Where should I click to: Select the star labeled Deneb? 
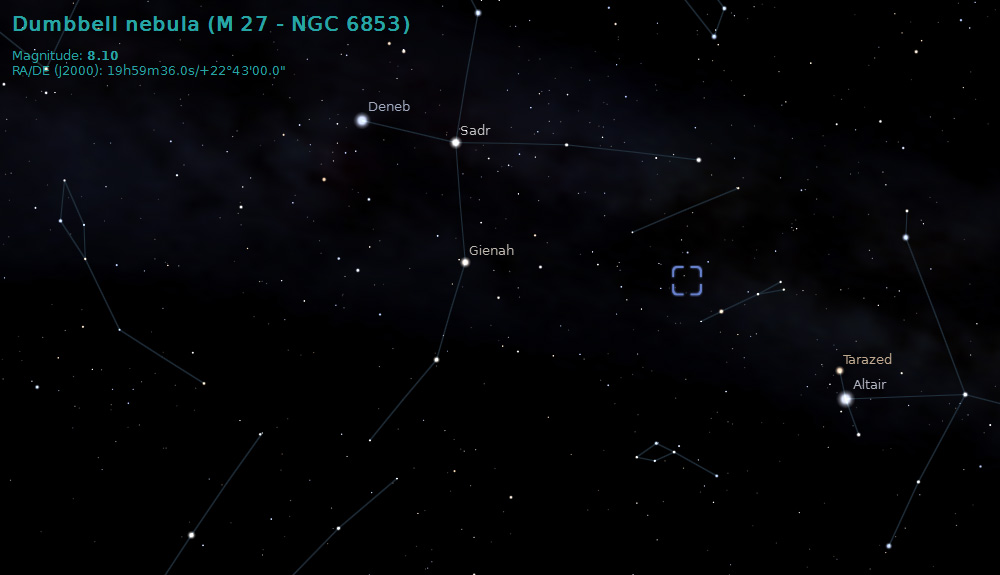click(362, 120)
